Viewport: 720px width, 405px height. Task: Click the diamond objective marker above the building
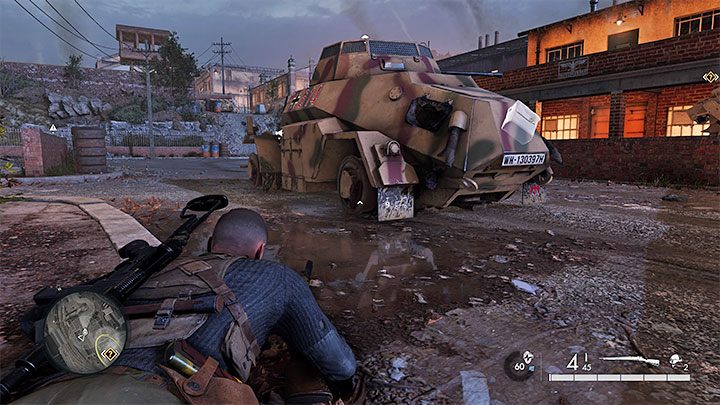click(x=710, y=77)
